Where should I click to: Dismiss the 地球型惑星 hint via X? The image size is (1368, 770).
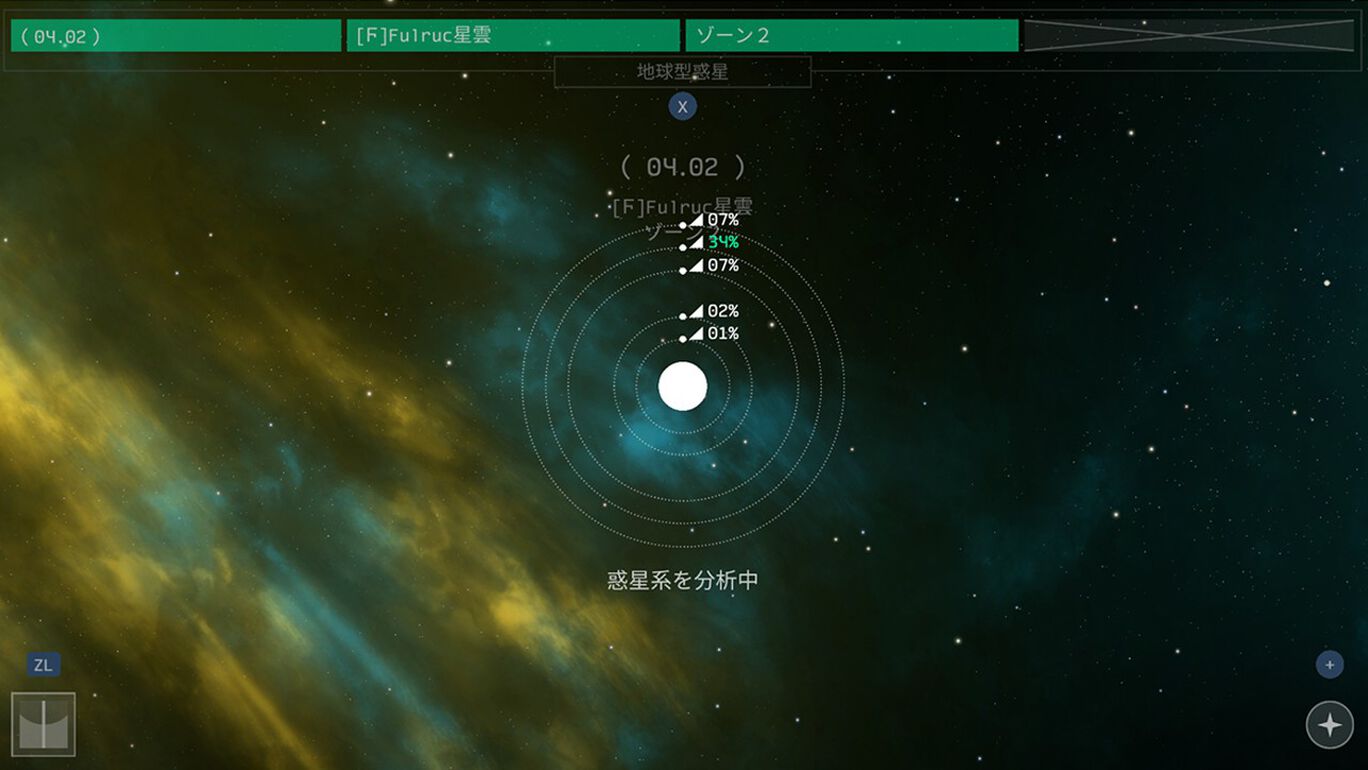683,106
